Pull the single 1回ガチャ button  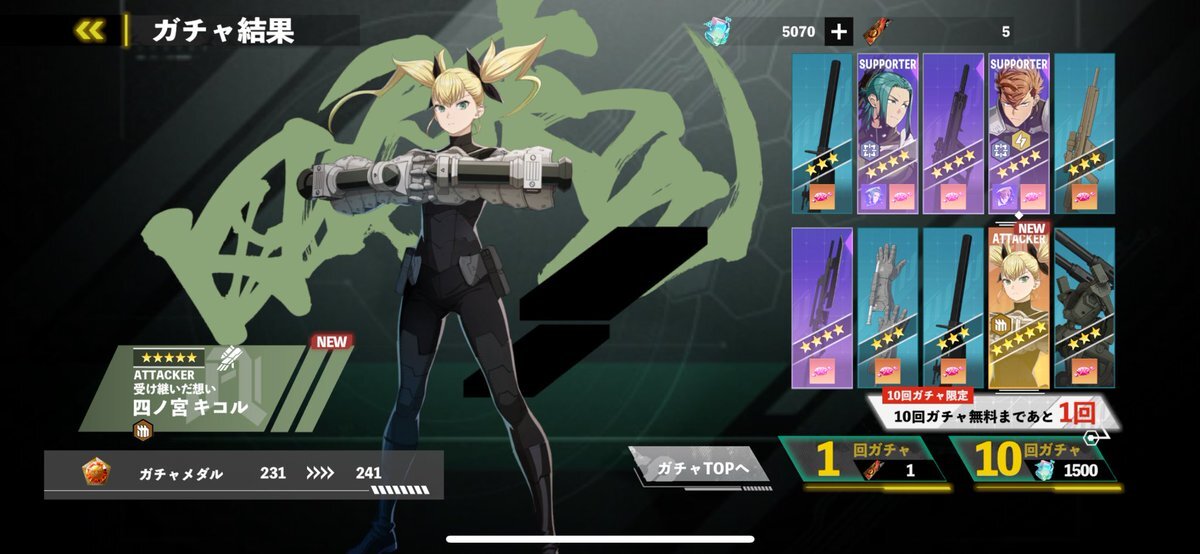pyautogui.click(x=864, y=460)
